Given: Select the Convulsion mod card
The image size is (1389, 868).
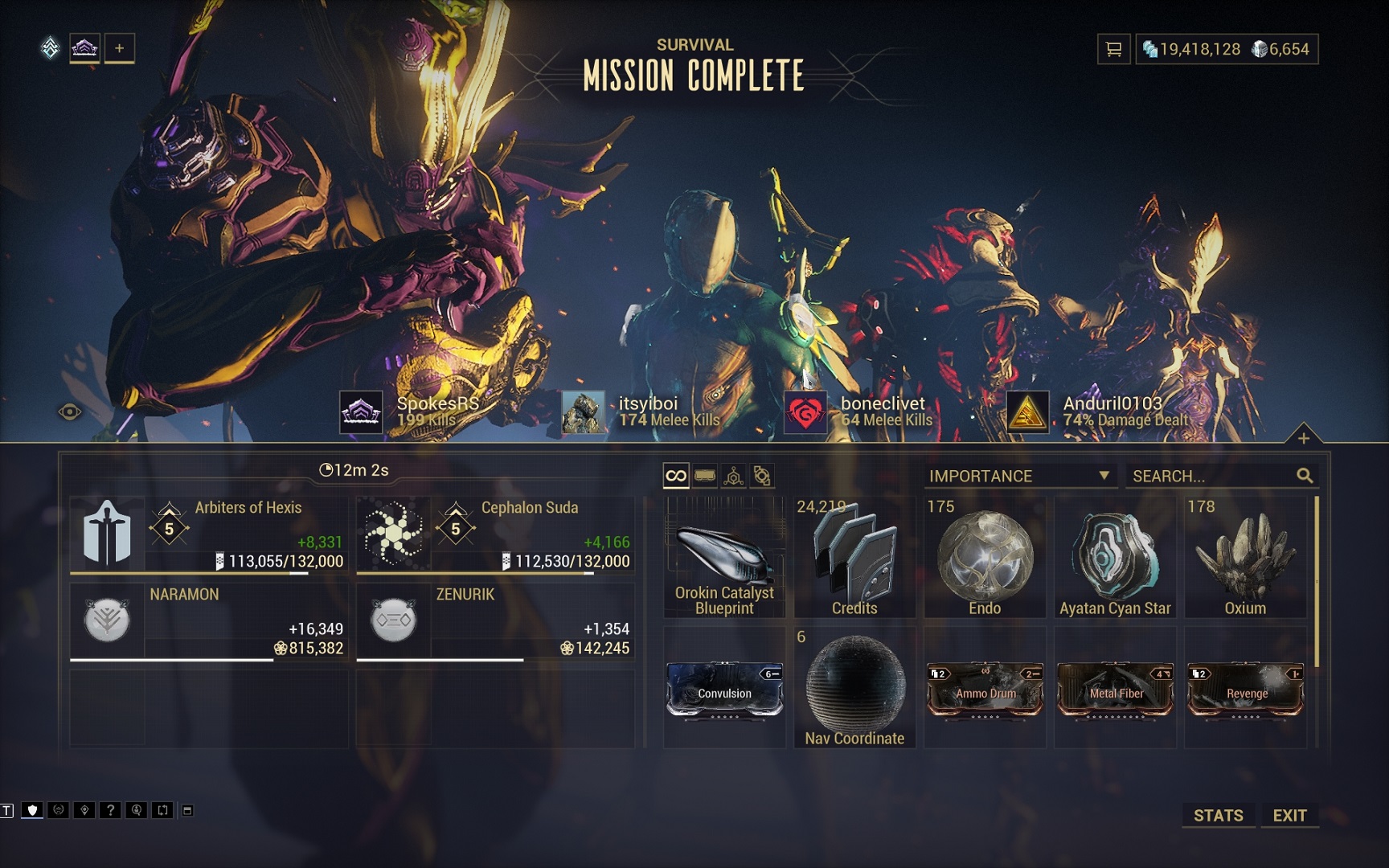Looking at the screenshot, I should [x=724, y=690].
